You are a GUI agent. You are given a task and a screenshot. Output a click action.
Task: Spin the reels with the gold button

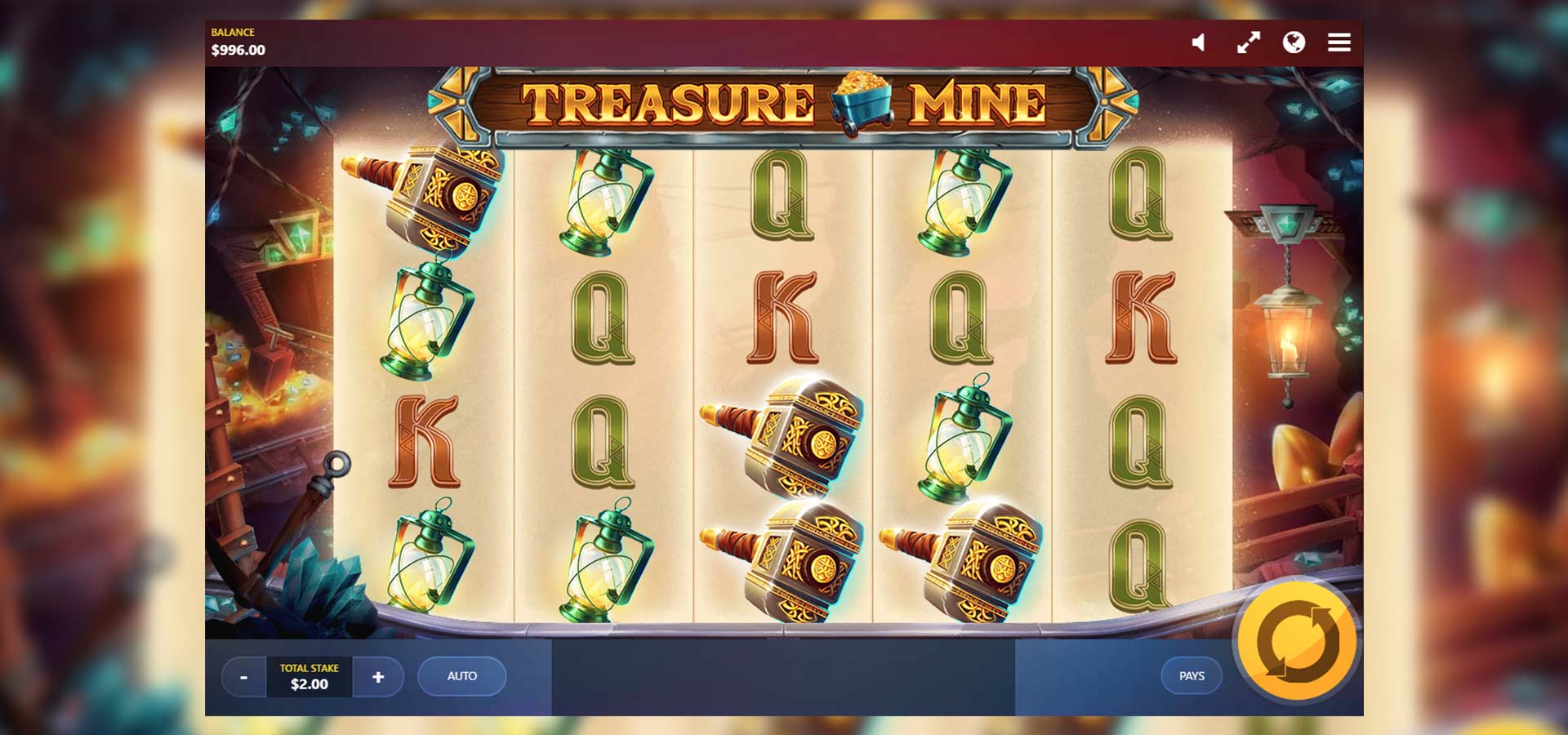1297,642
